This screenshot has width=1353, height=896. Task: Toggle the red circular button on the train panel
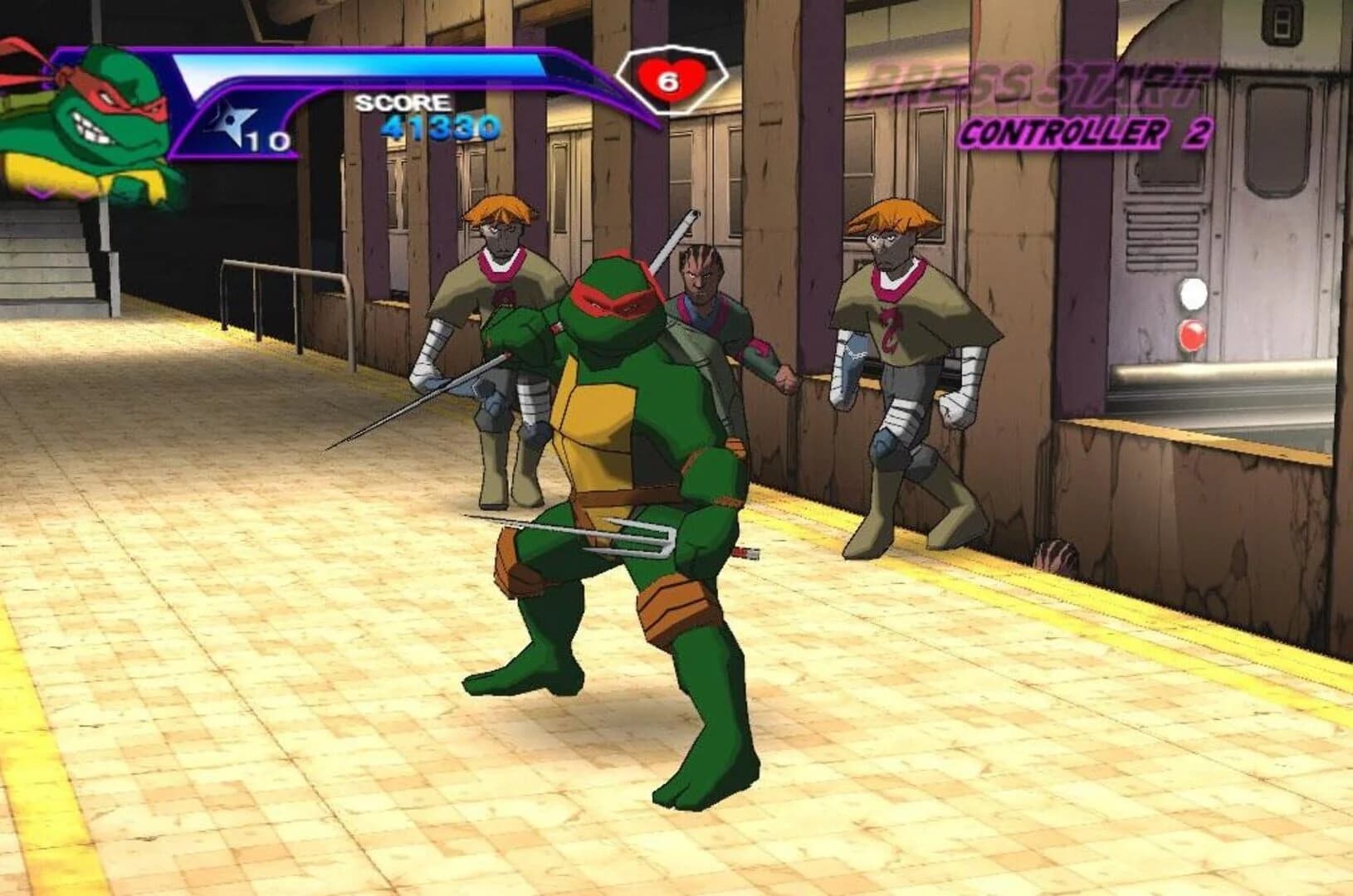tap(1194, 336)
